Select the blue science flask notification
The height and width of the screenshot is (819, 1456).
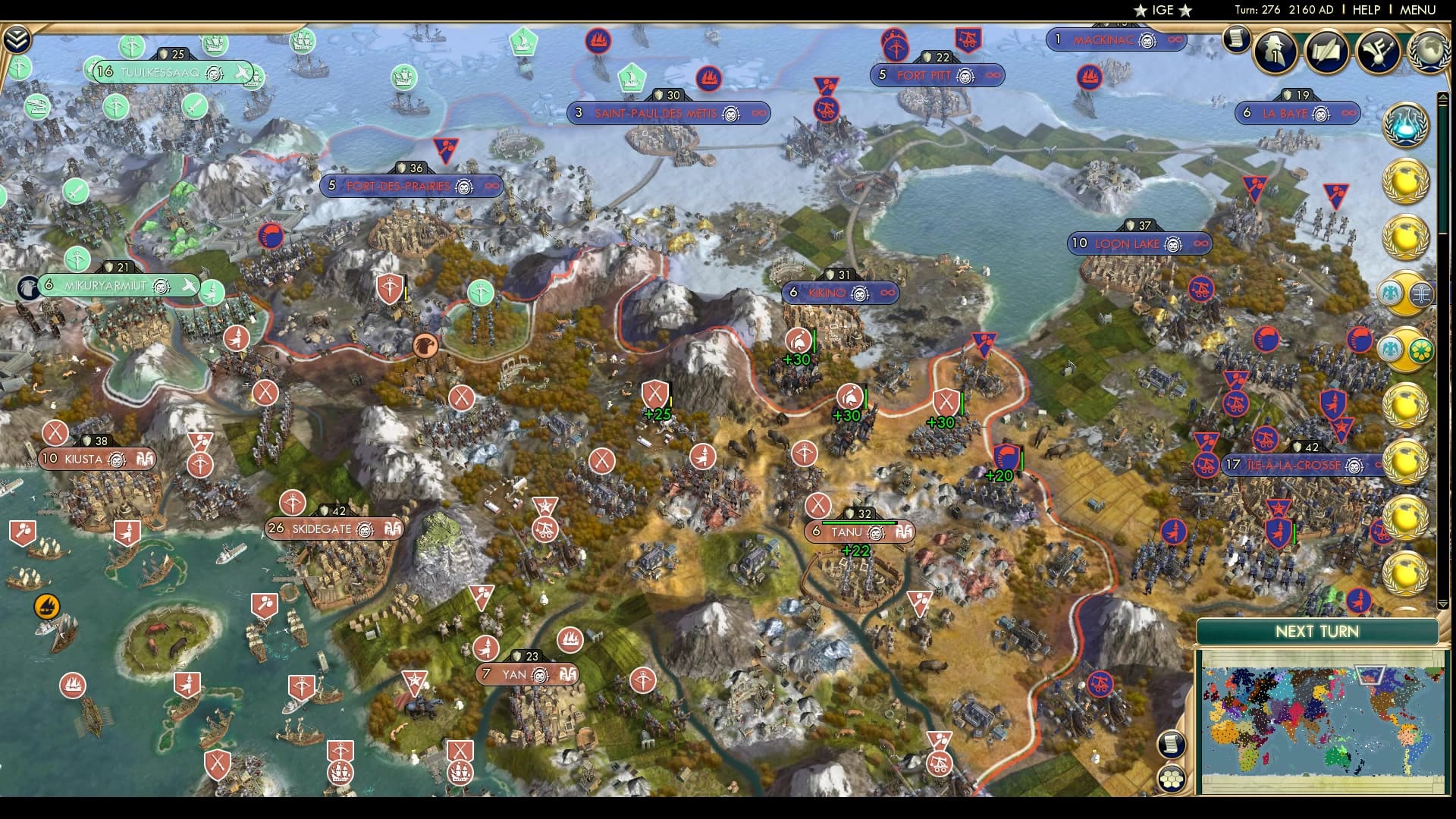pyautogui.click(x=1405, y=124)
